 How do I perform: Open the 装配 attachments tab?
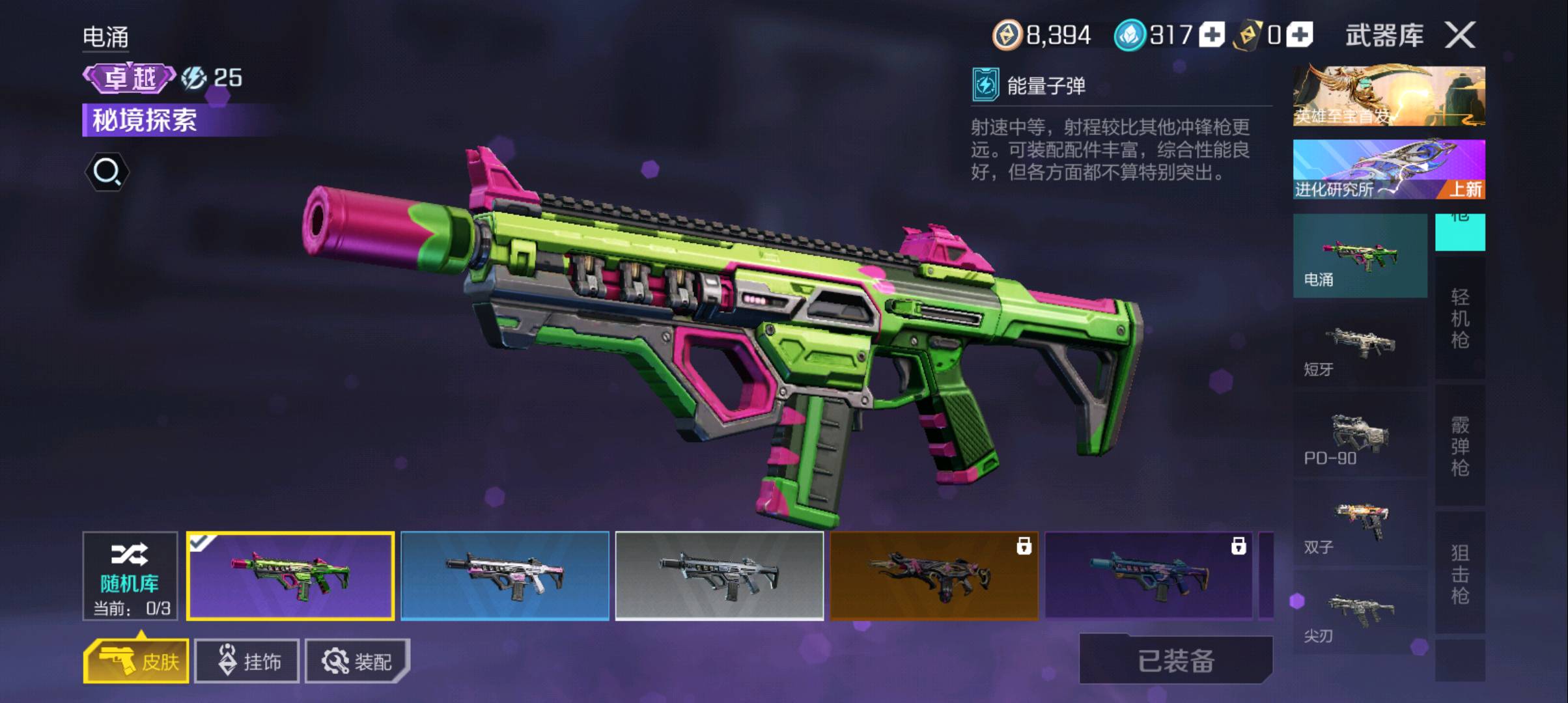[357, 661]
